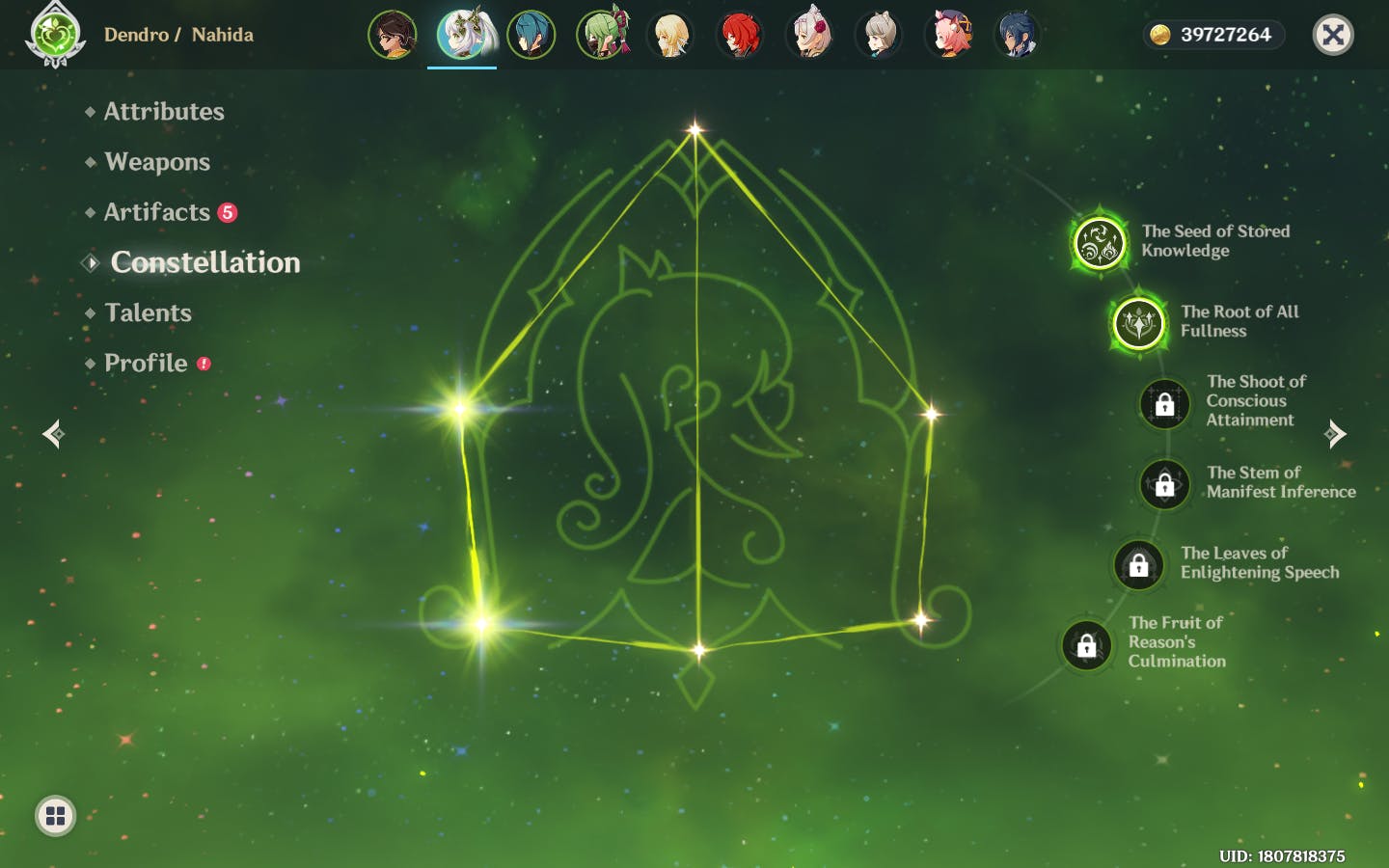Go to the previous character with left arrow
This screenshot has width=1389, height=868.
[54, 434]
